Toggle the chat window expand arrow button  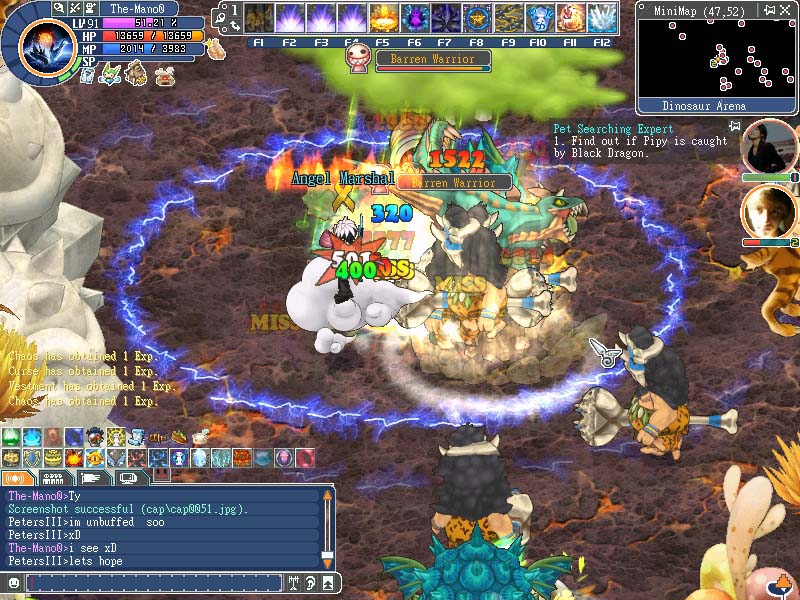[329, 582]
